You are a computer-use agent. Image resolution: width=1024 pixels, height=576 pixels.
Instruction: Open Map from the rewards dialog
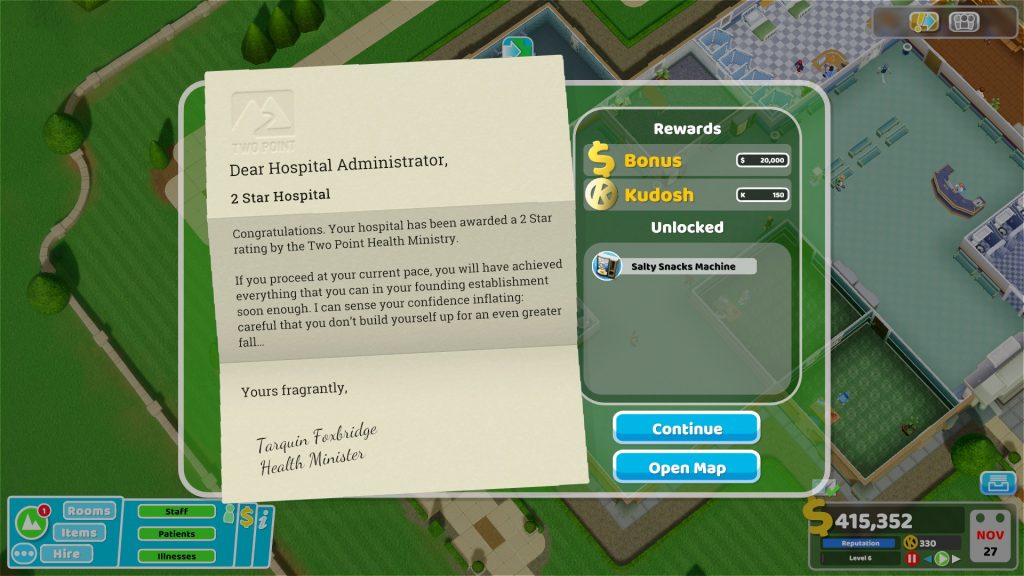click(x=686, y=467)
